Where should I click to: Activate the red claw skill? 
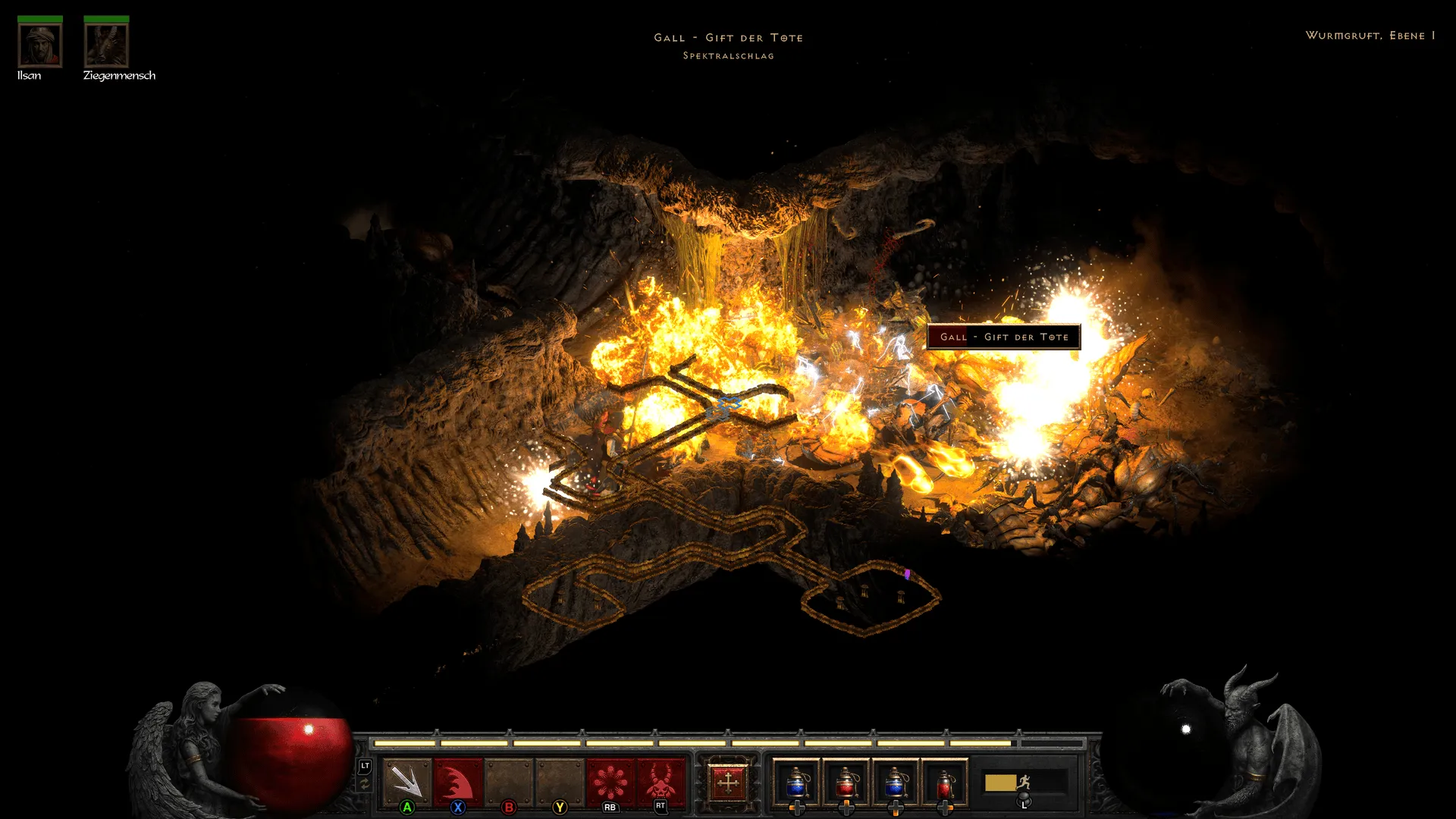coord(458,781)
